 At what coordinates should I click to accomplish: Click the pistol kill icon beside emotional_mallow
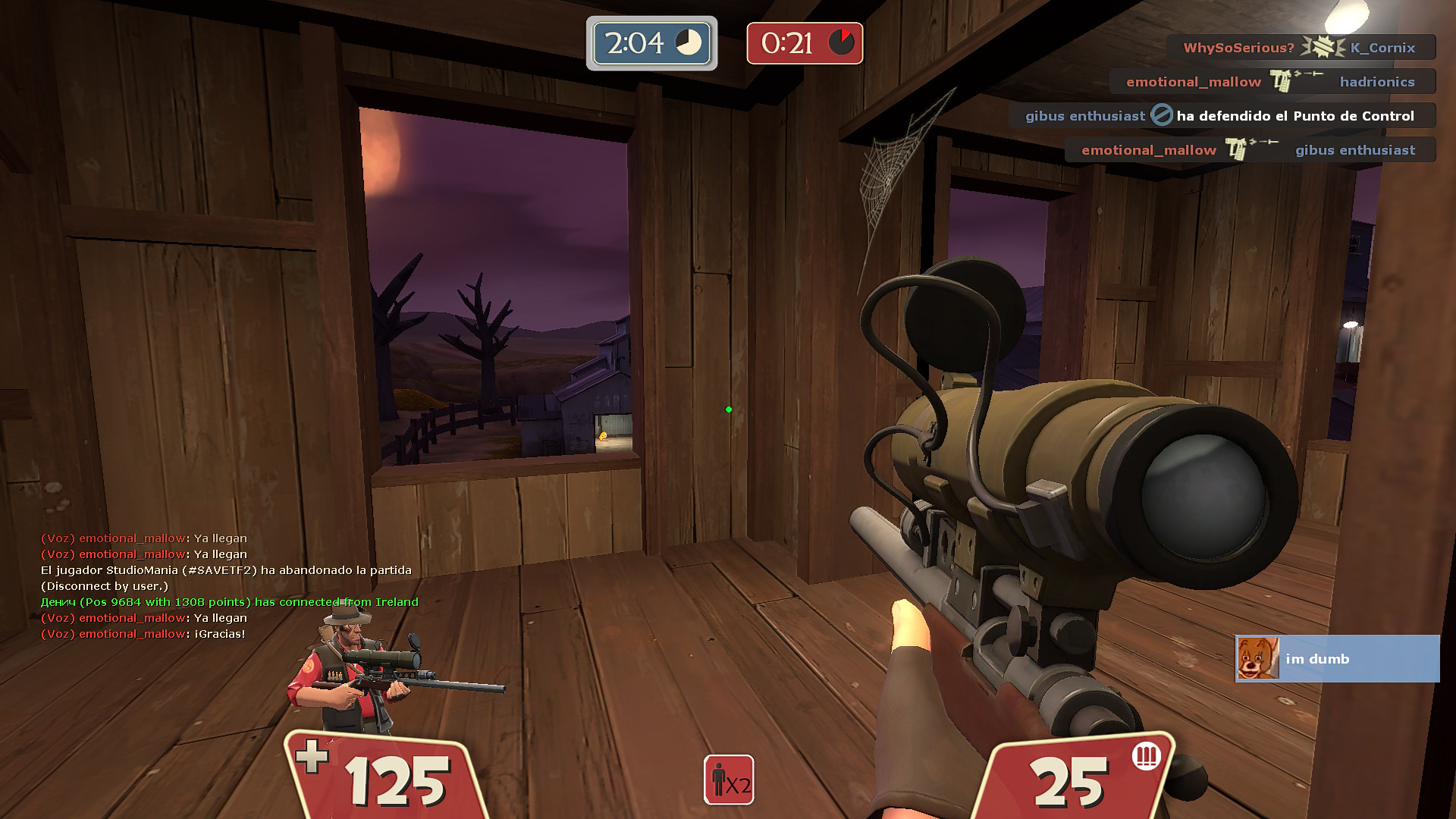click(x=1282, y=81)
